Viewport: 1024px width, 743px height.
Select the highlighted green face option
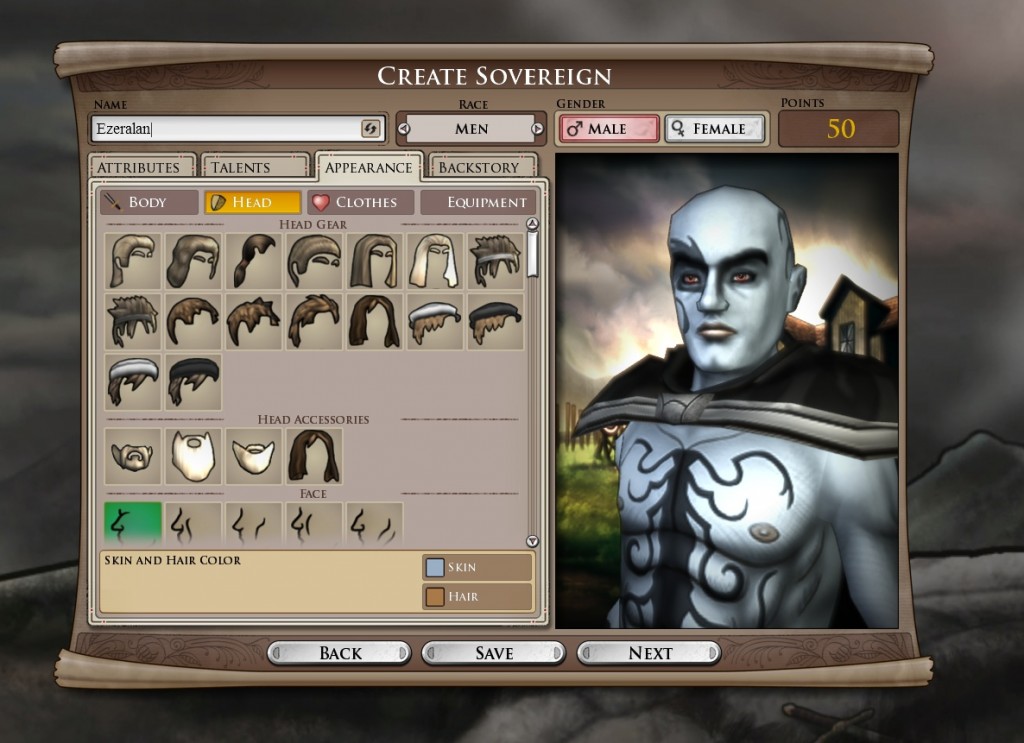(x=133, y=522)
